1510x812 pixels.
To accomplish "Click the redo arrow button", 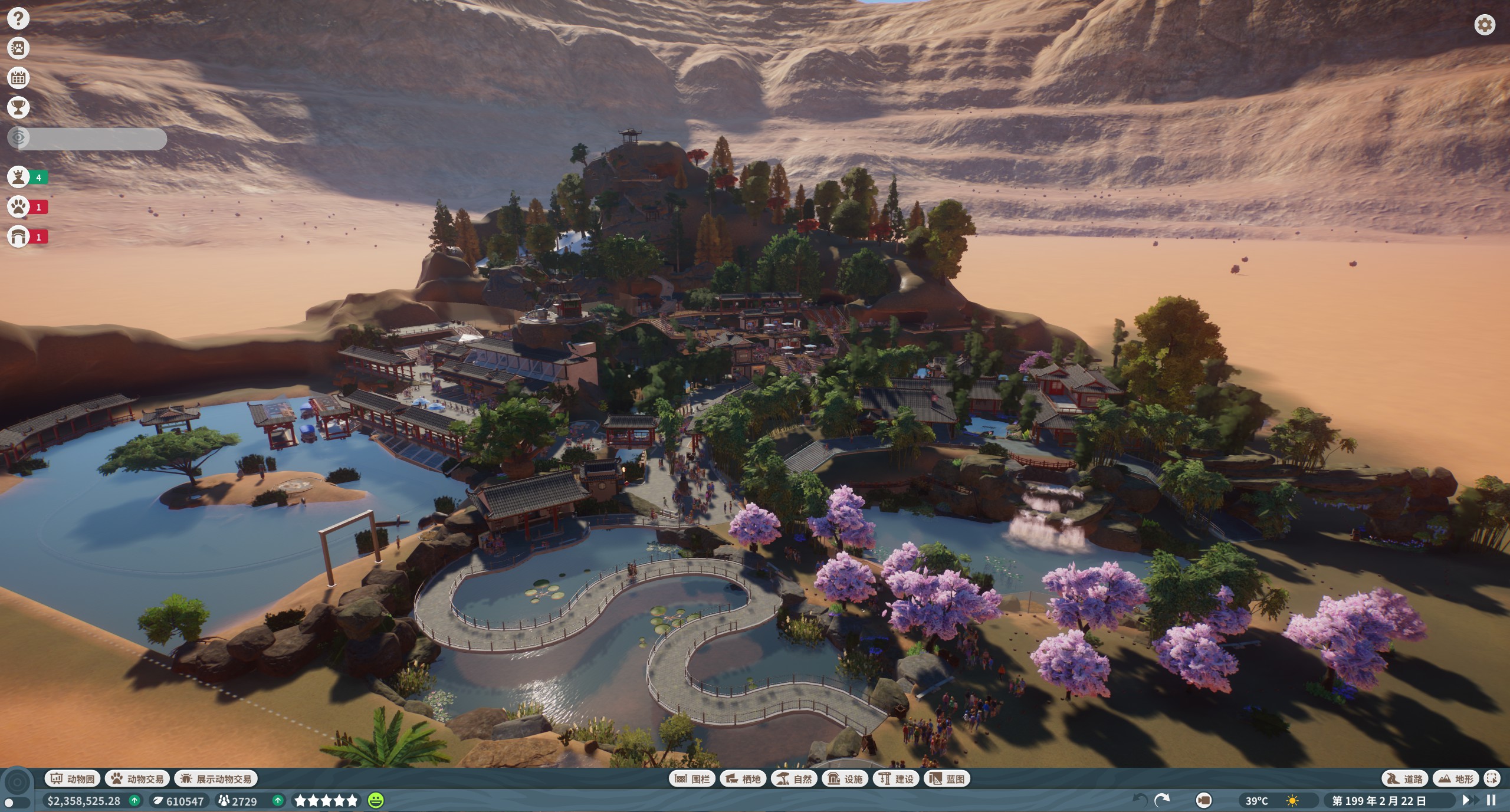I will click(1162, 800).
